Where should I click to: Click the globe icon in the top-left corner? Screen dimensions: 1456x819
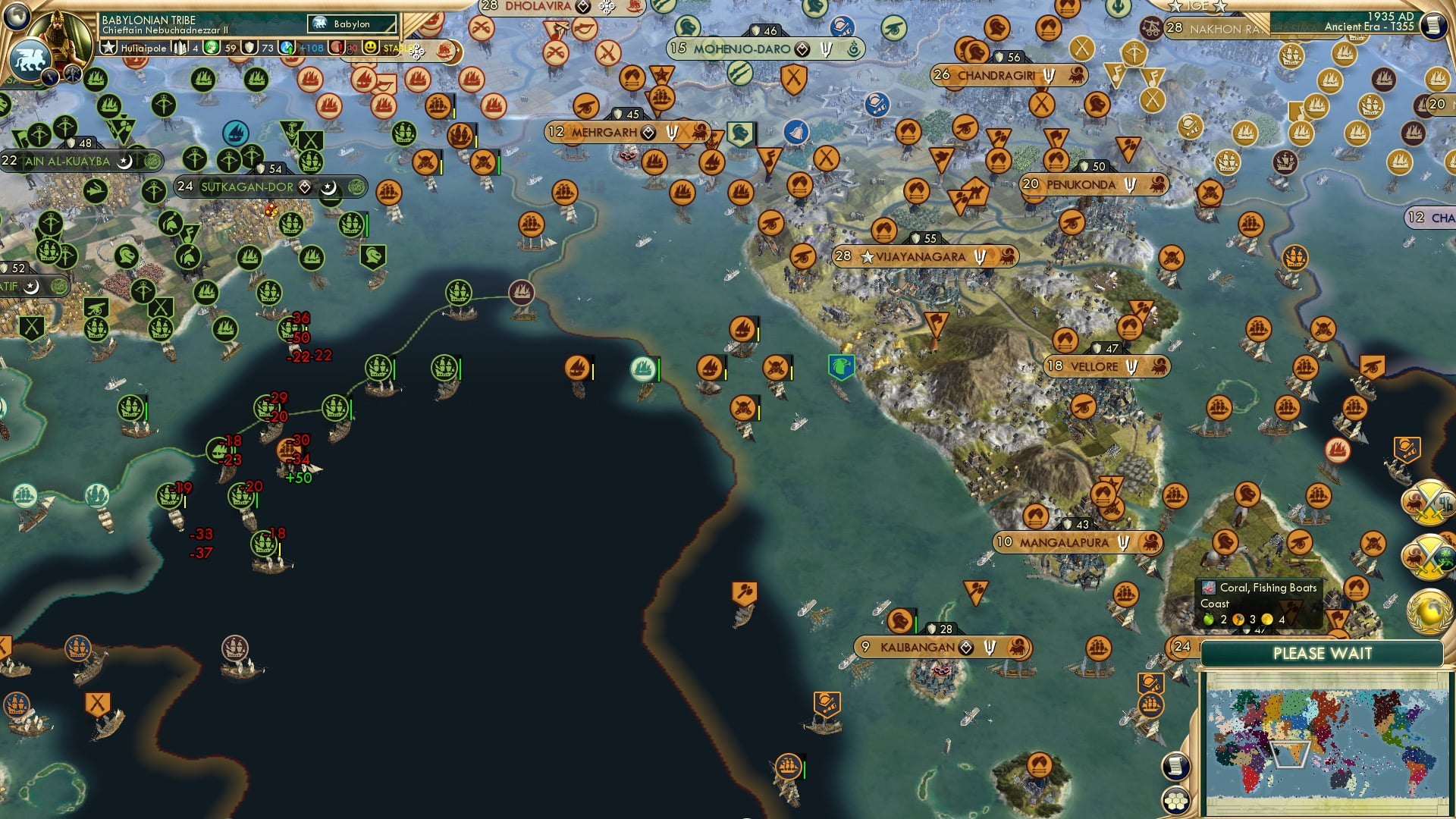17,17
